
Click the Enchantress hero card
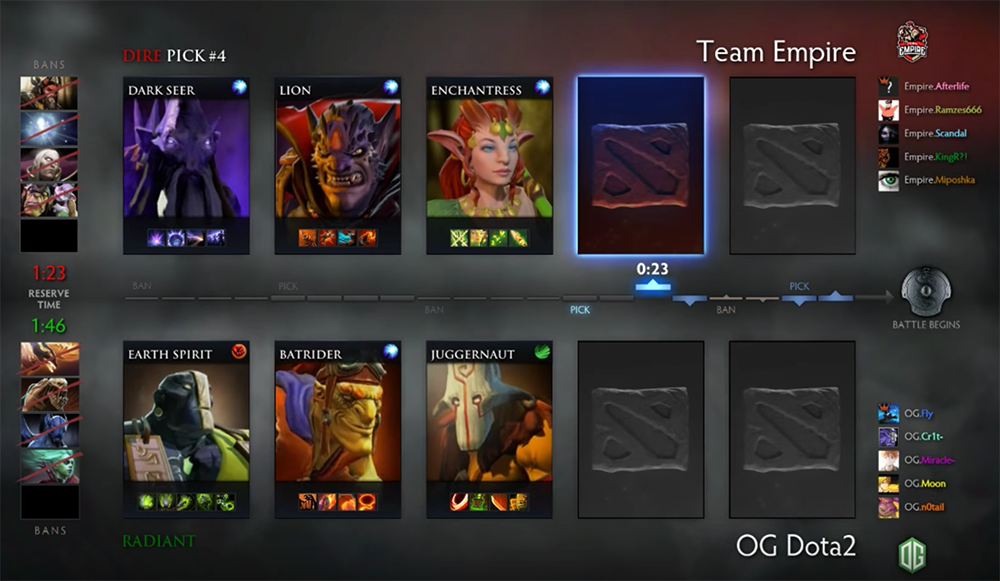coord(490,165)
